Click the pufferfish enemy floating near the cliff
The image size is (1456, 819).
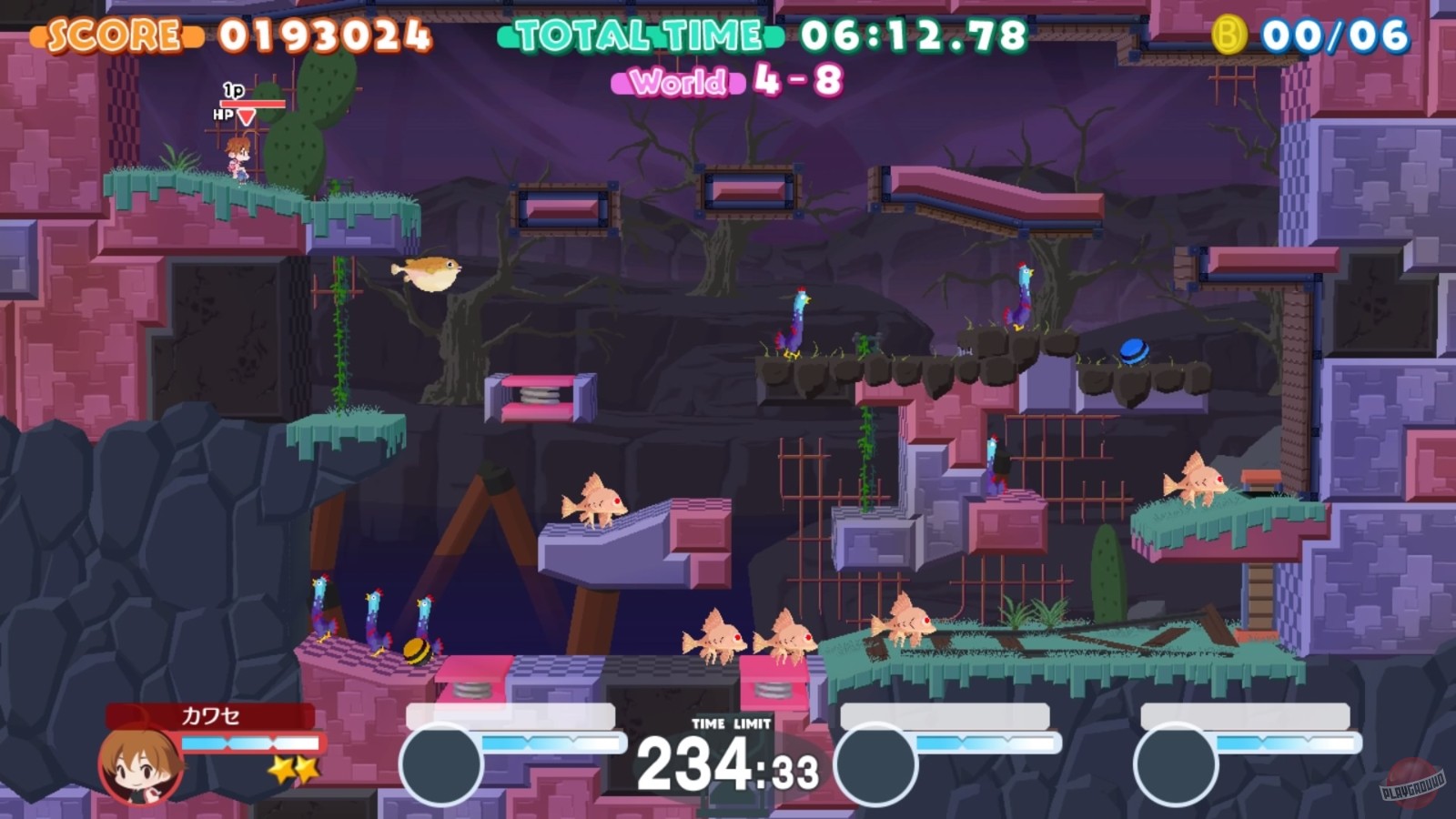point(428,274)
